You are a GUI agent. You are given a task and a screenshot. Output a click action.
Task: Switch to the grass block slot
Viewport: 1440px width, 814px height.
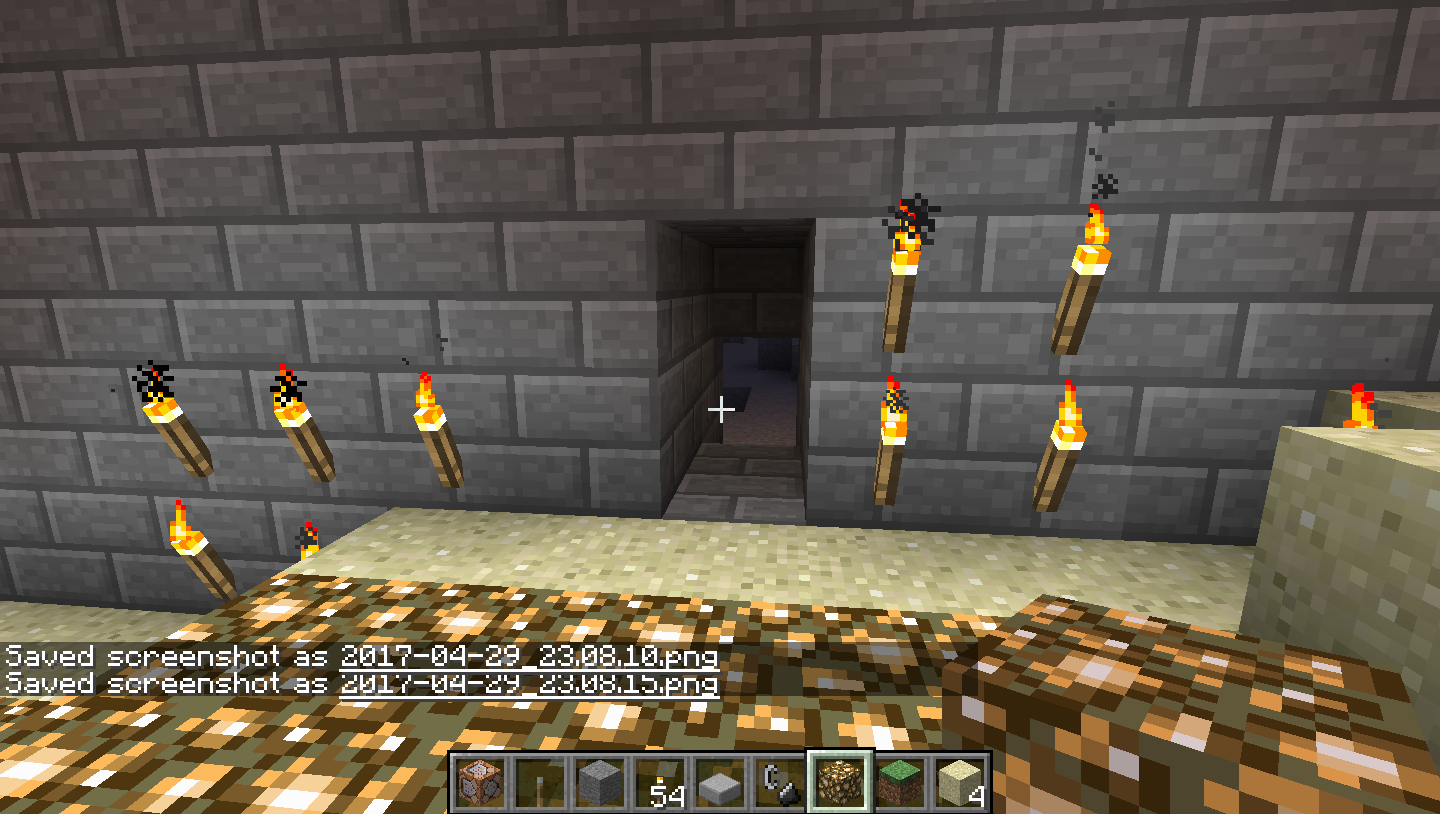[900, 782]
